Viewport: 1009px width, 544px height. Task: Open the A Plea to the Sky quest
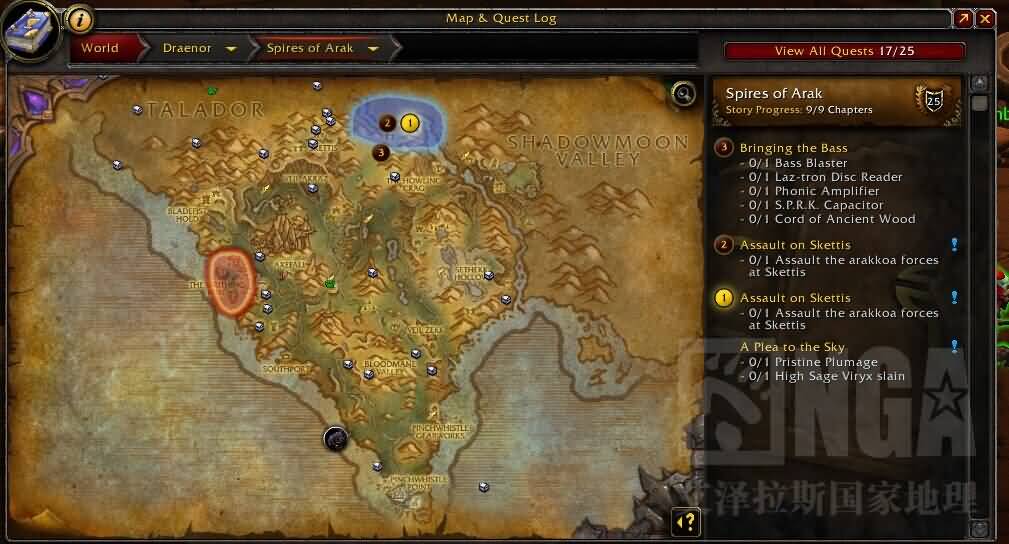tap(792, 347)
